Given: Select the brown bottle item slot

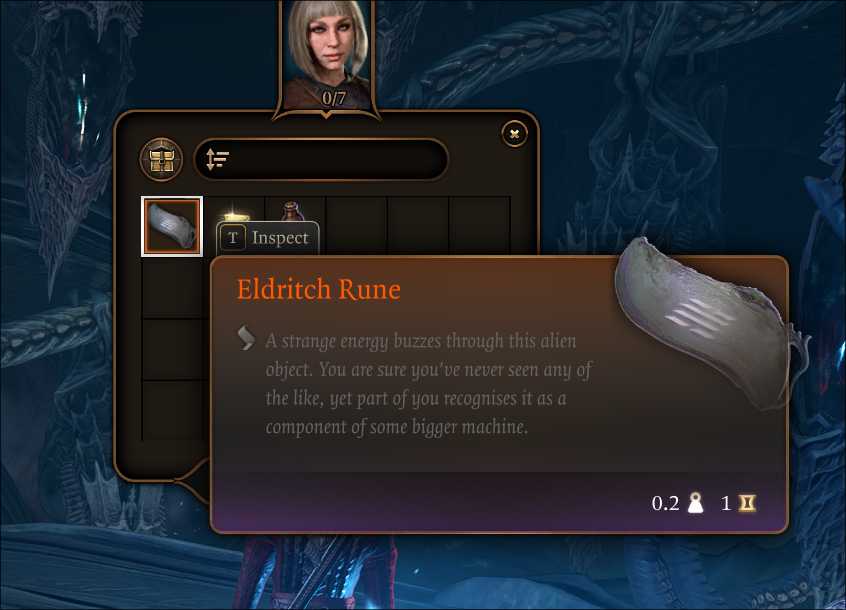Looking at the screenshot, I should coord(292,211).
